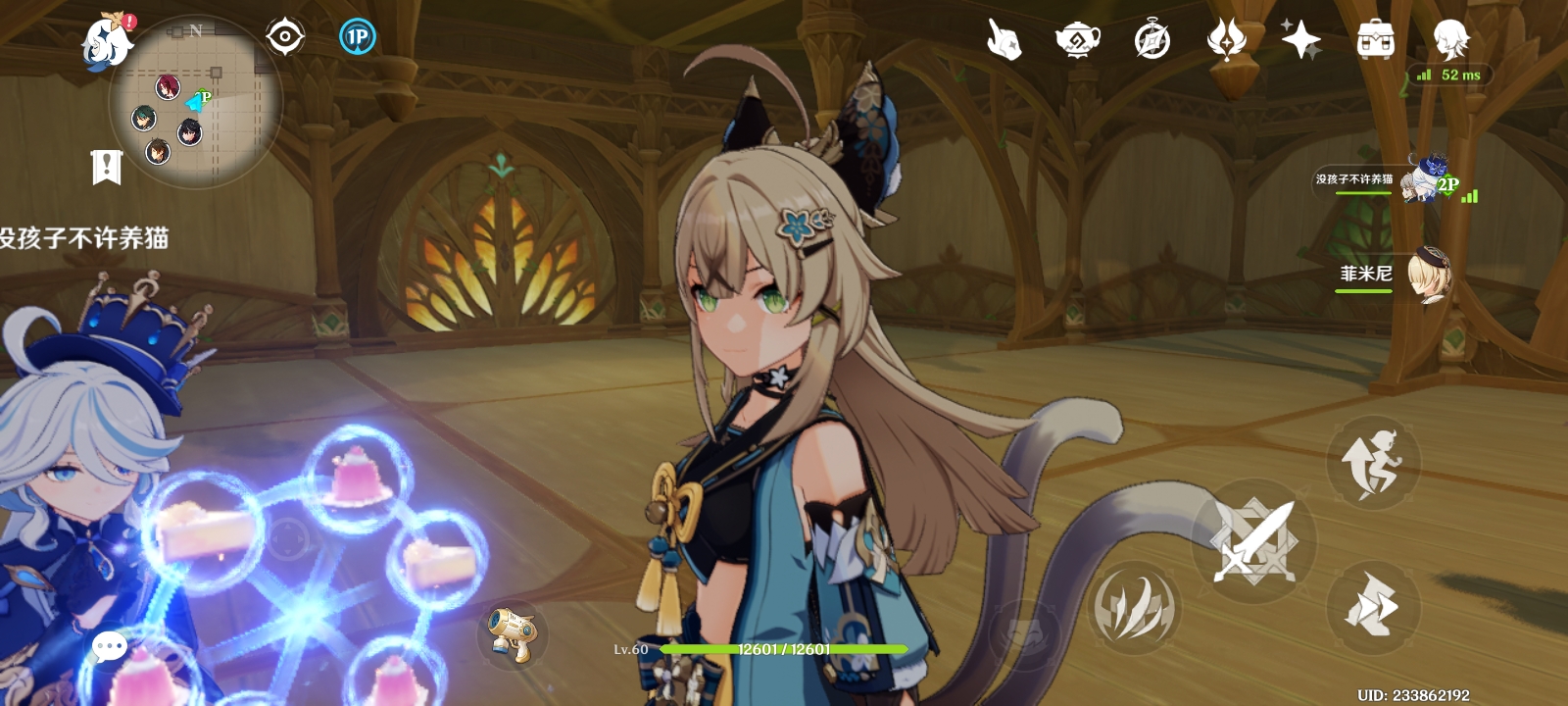
Task: Tap the jump button
Action: pos(1373,463)
